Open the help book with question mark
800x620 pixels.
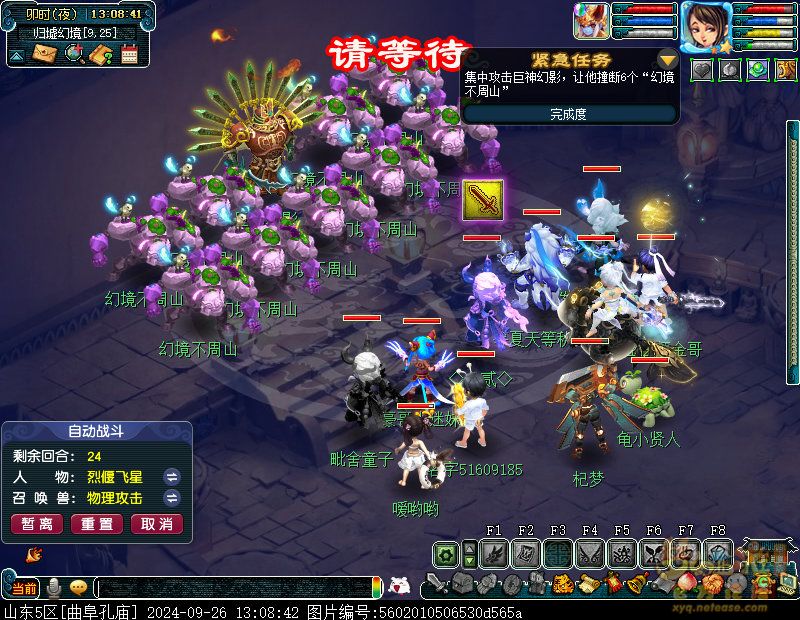tap(101, 55)
